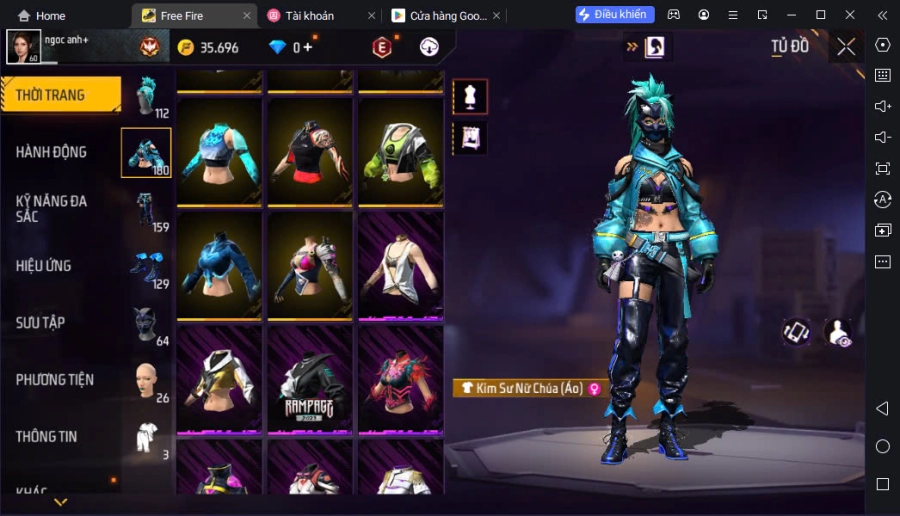This screenshot has height=516, width=900.
Task: Open the Hành Động category
Action: pos(51,152)
